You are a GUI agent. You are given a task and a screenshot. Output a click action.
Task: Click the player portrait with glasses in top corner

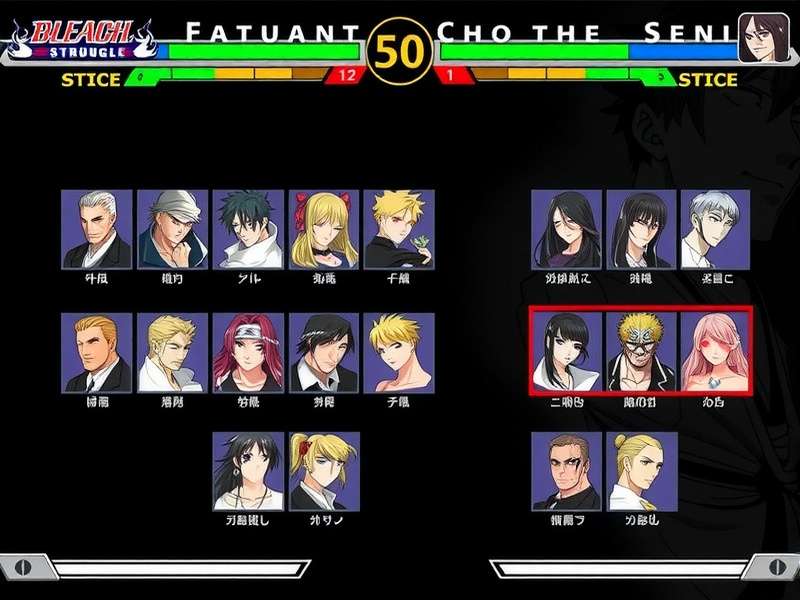coord(759,37)
